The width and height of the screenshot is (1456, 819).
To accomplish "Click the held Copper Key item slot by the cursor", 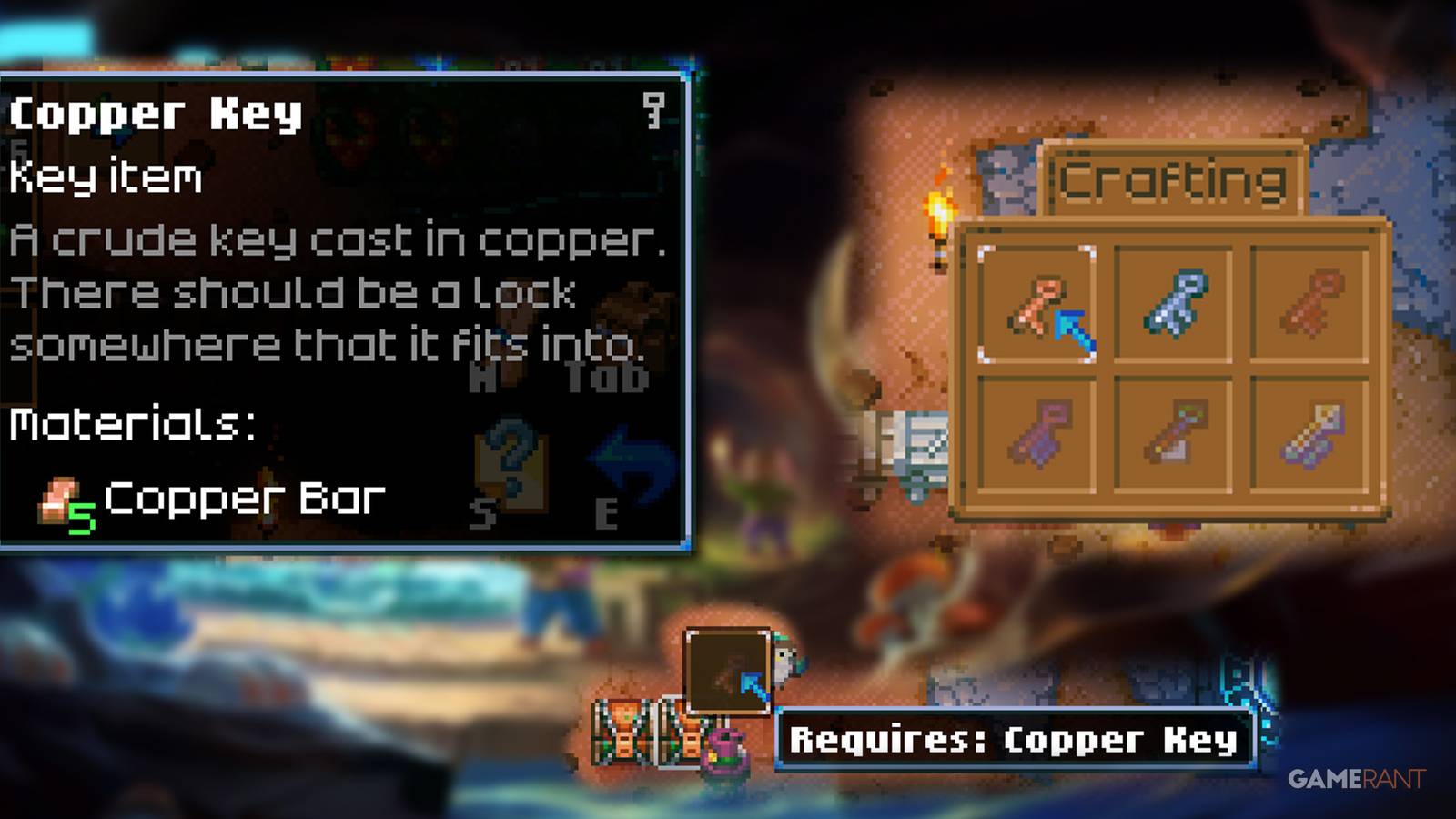I will tap(728, 669).
